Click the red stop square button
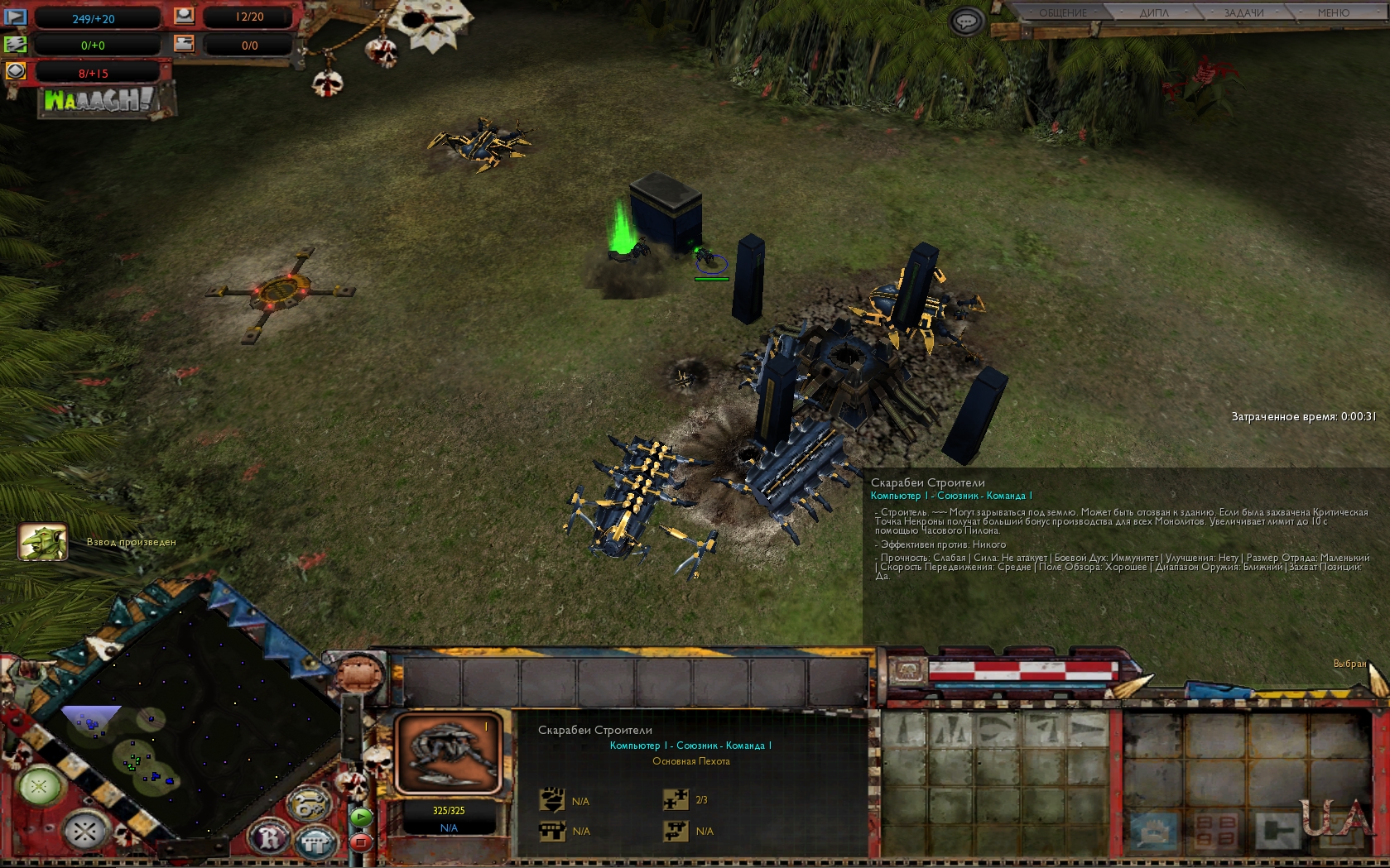 pyautogui.click(x=361, y=842)
